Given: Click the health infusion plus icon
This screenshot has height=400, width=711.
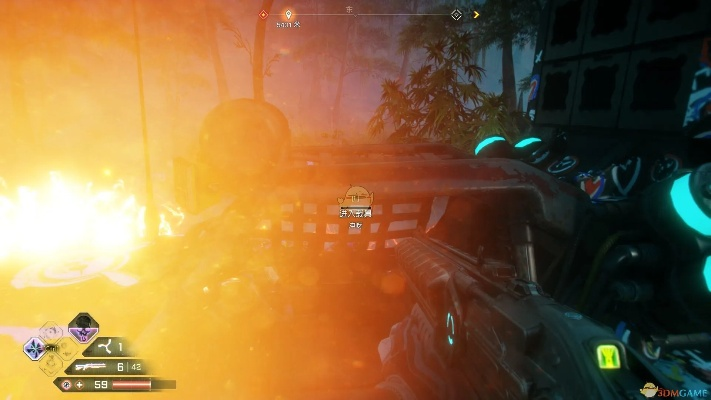Looking at the screenshot, I should click(82, 384).
